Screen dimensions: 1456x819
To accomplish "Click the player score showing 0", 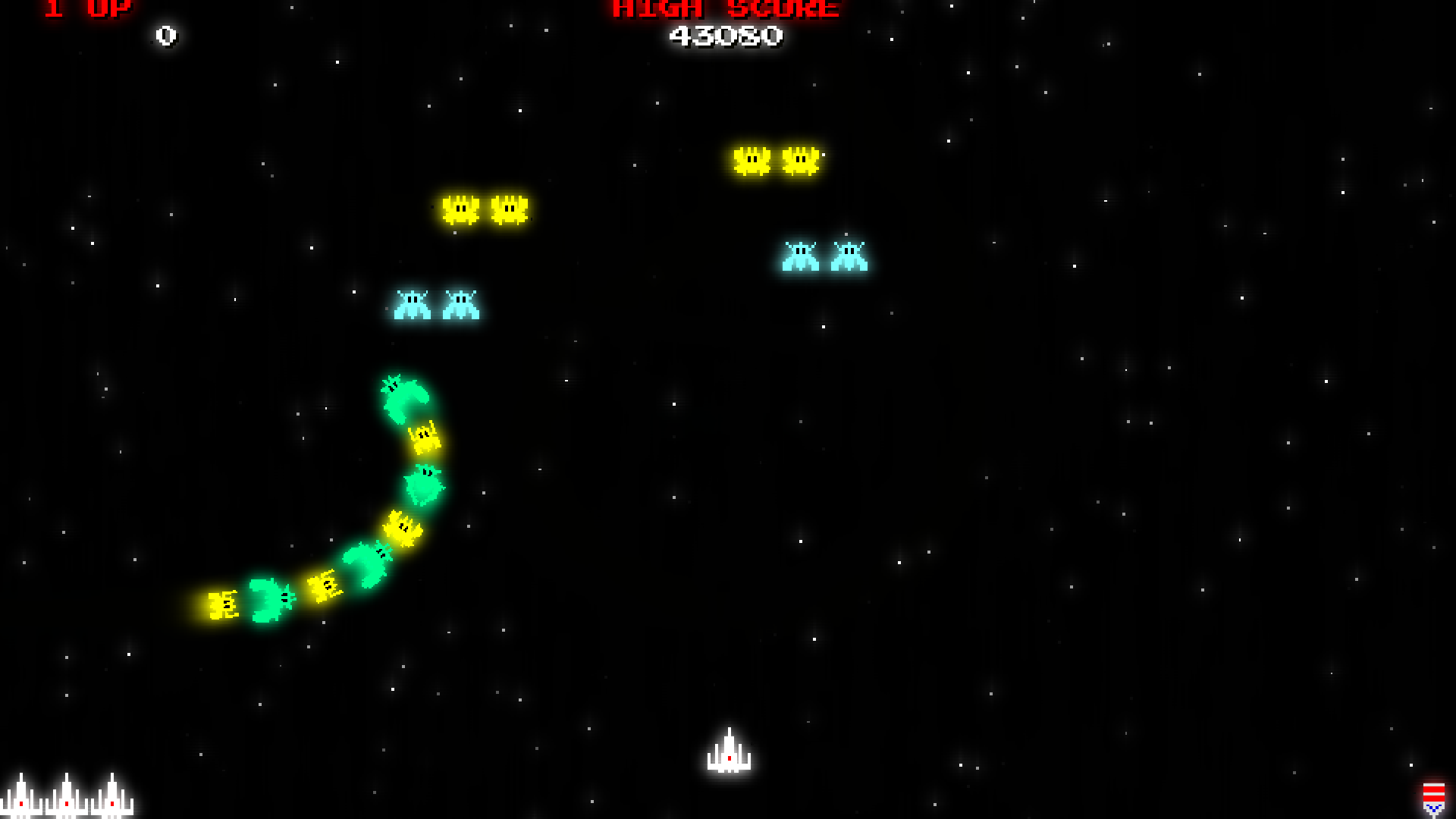I will pyautogui.click(x=165, y=34).
